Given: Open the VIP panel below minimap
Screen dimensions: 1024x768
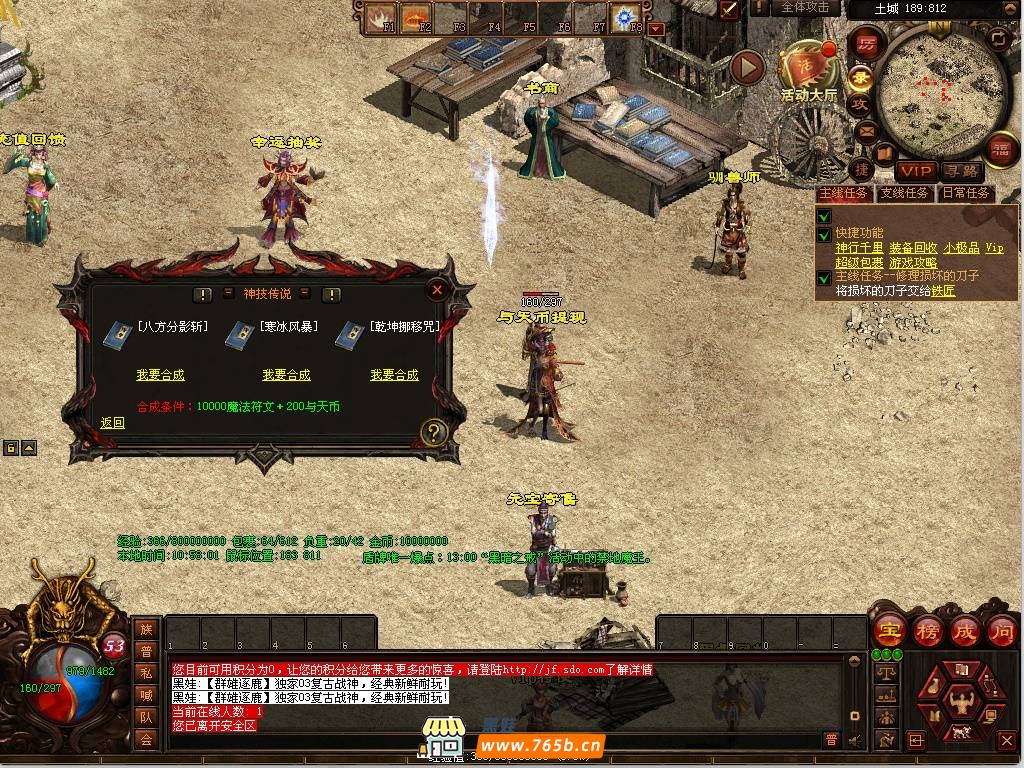Looking at the screenshot, I should pyautogui.click(x=915, y=171).
